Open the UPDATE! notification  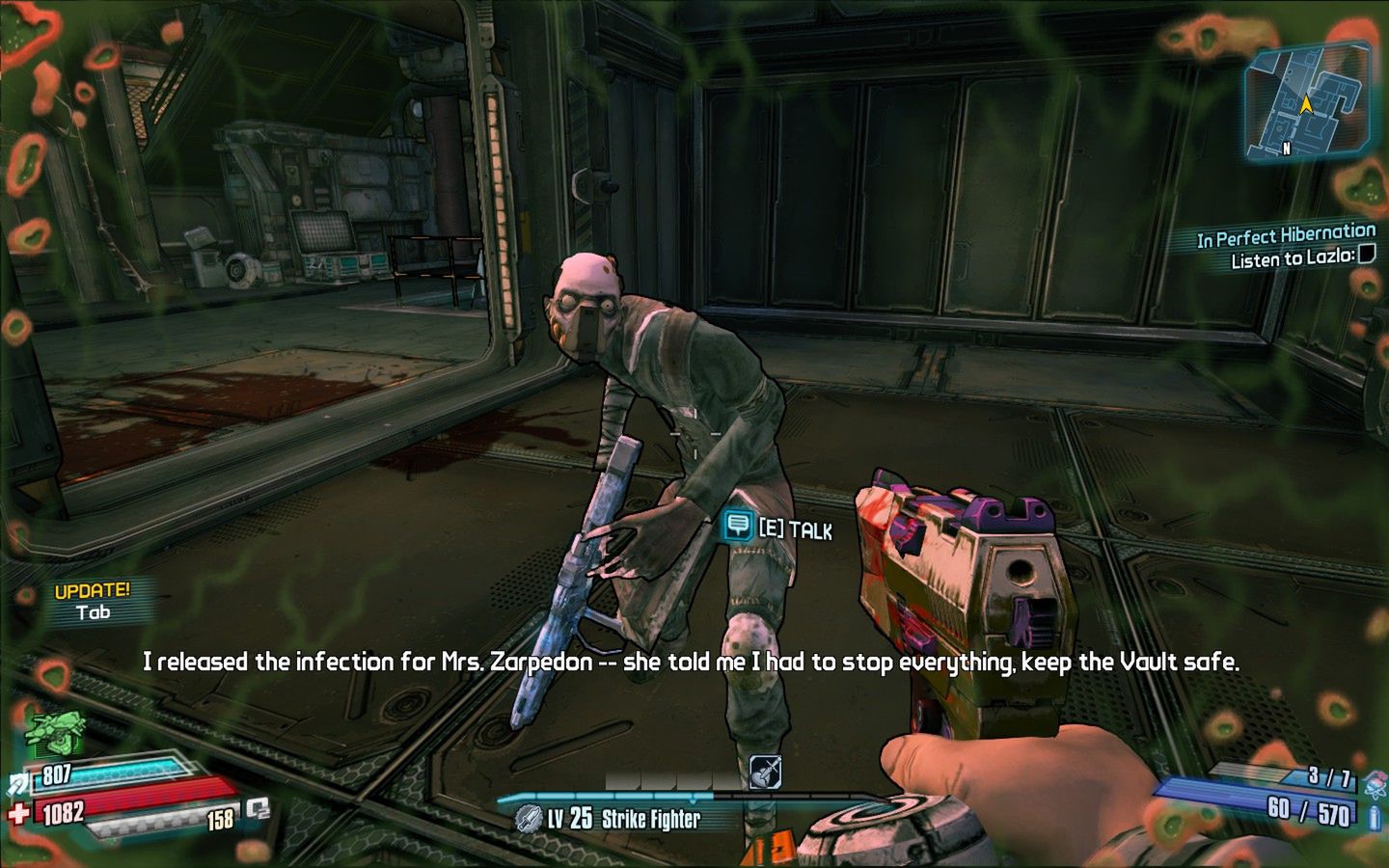(93, 601)
